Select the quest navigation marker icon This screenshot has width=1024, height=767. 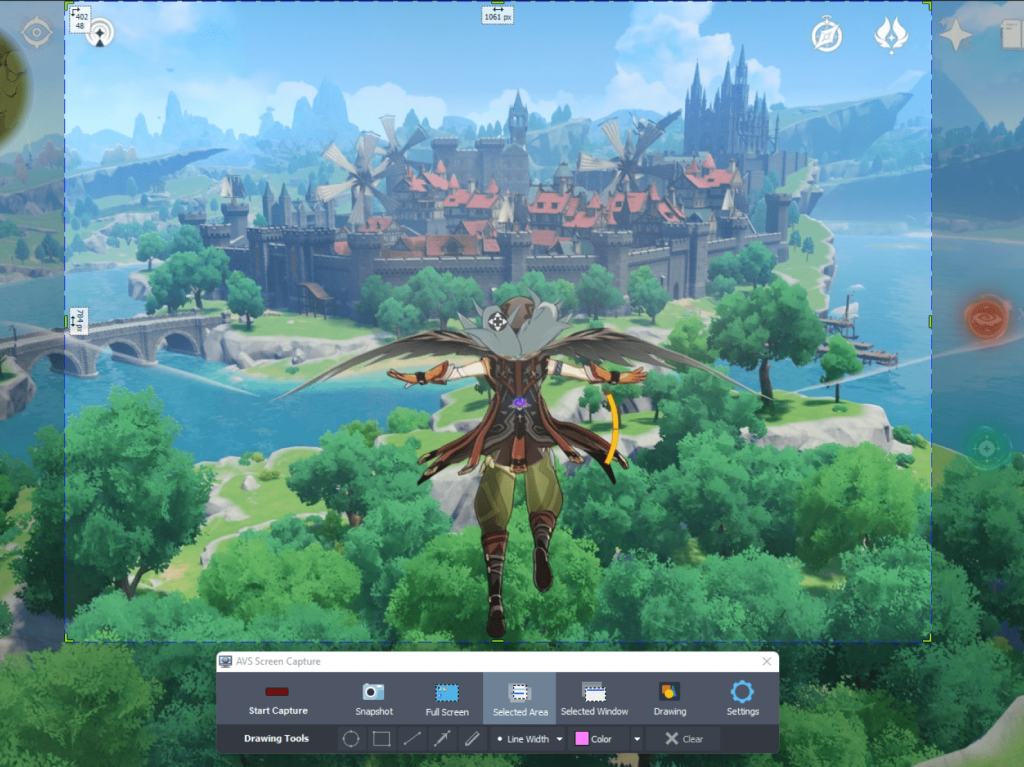(99, 35)
